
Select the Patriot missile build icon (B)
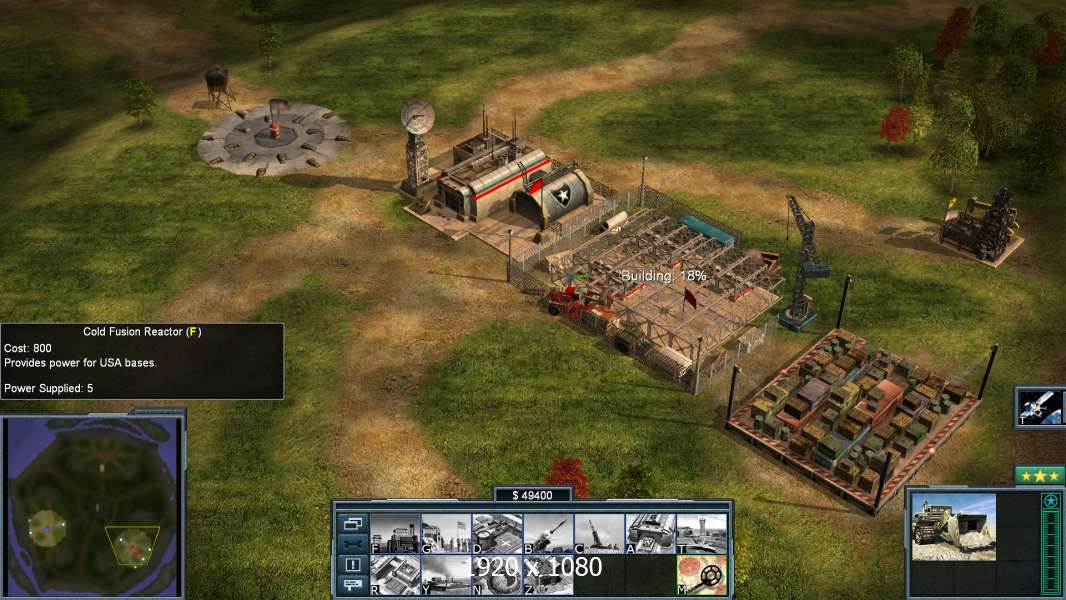pos(548,534)
